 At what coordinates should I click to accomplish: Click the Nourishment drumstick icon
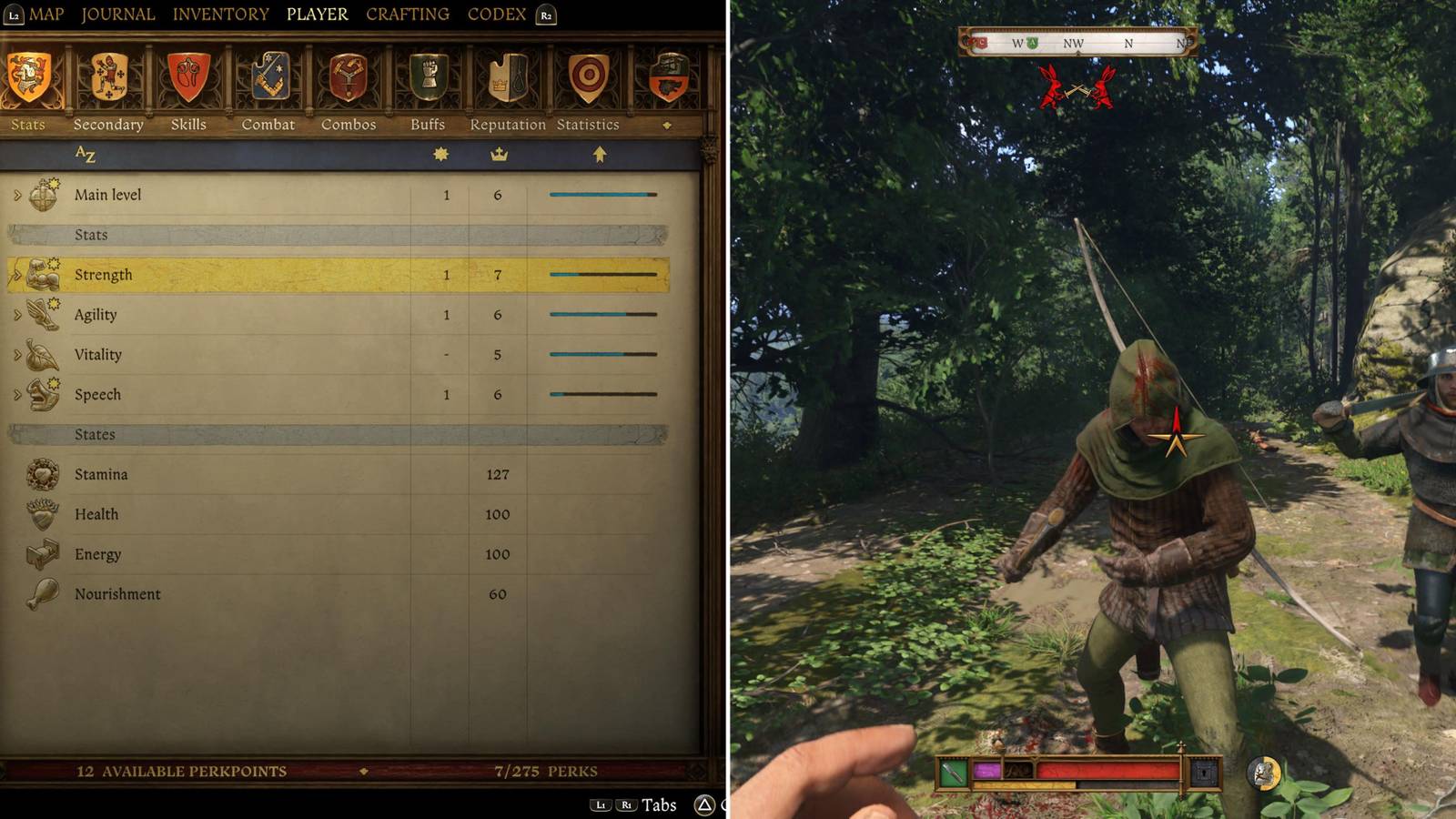coord(40,593)
